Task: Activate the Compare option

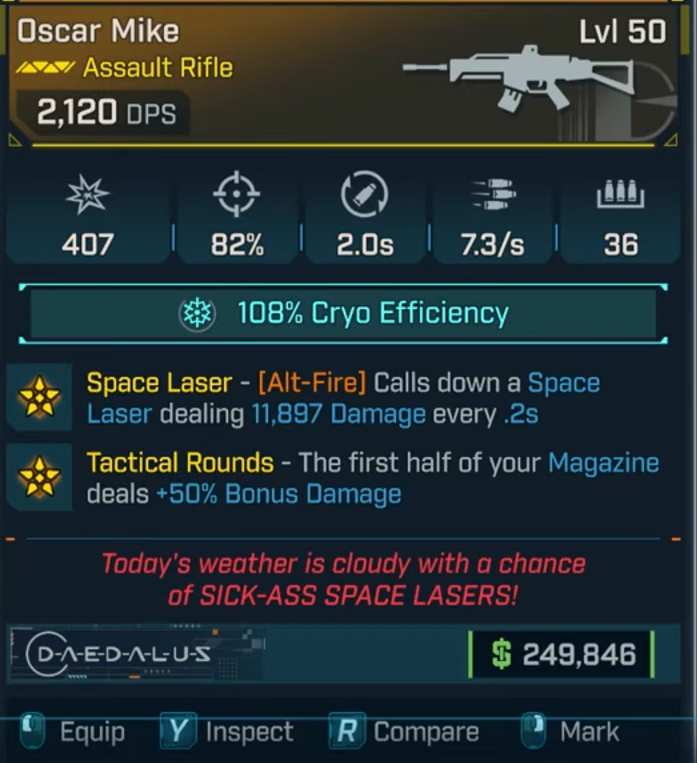Action: coord(425,732)
